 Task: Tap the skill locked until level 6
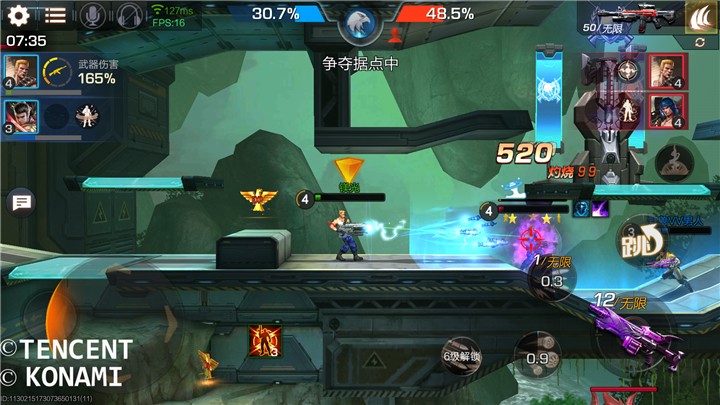(461, 356)
